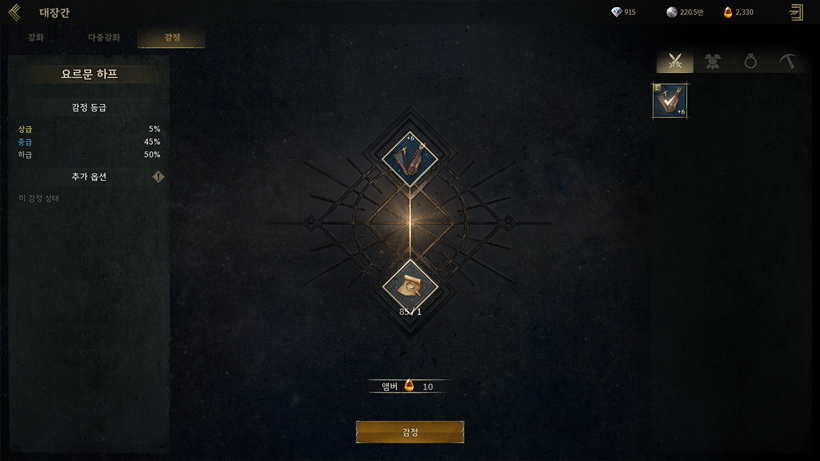This screenshot has height=461, width=820.
Task: Open the exit menu icon at top right
Action: pos(796,13)
